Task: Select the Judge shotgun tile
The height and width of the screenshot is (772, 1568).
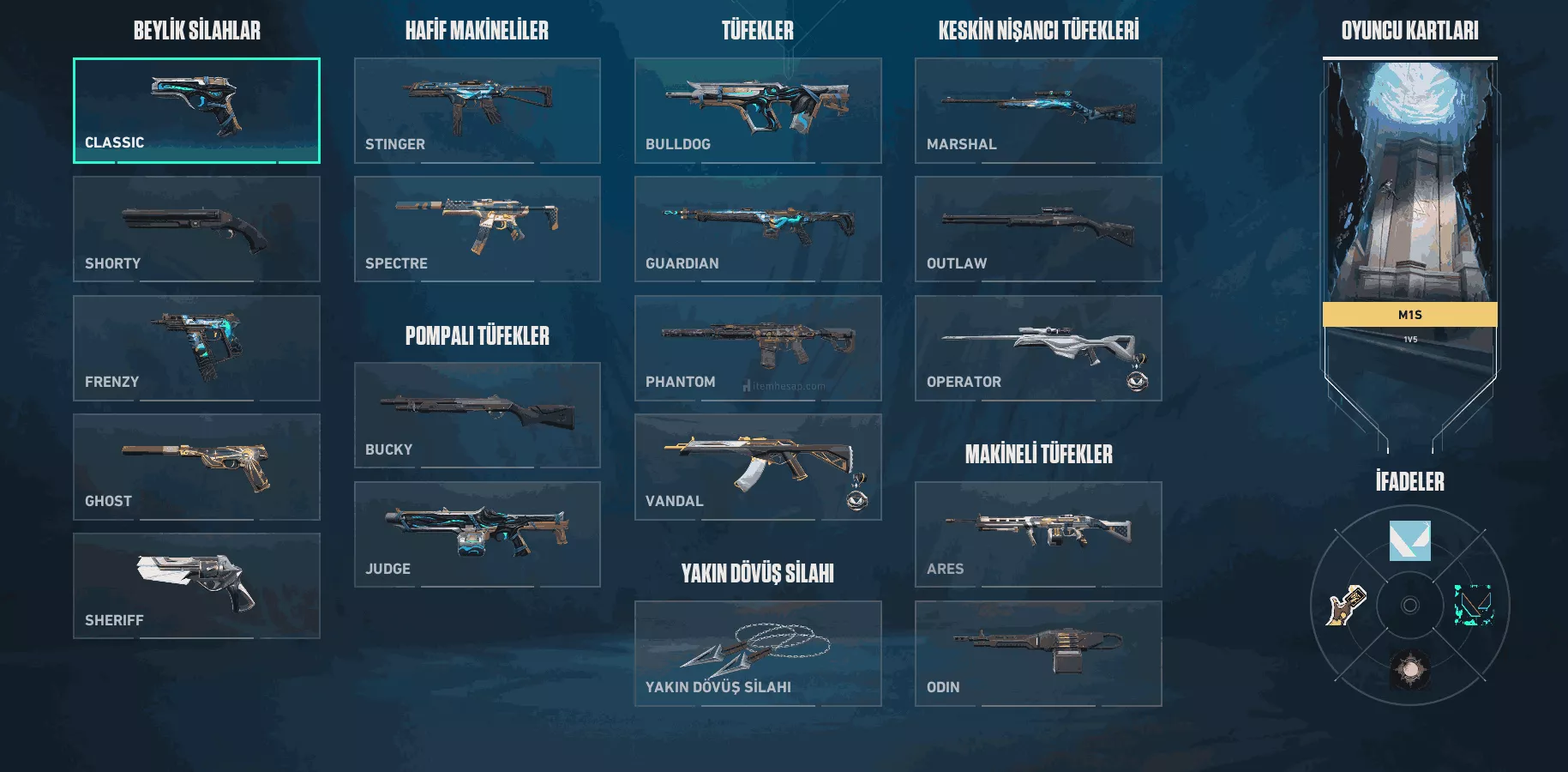Action: click(477, 534)
